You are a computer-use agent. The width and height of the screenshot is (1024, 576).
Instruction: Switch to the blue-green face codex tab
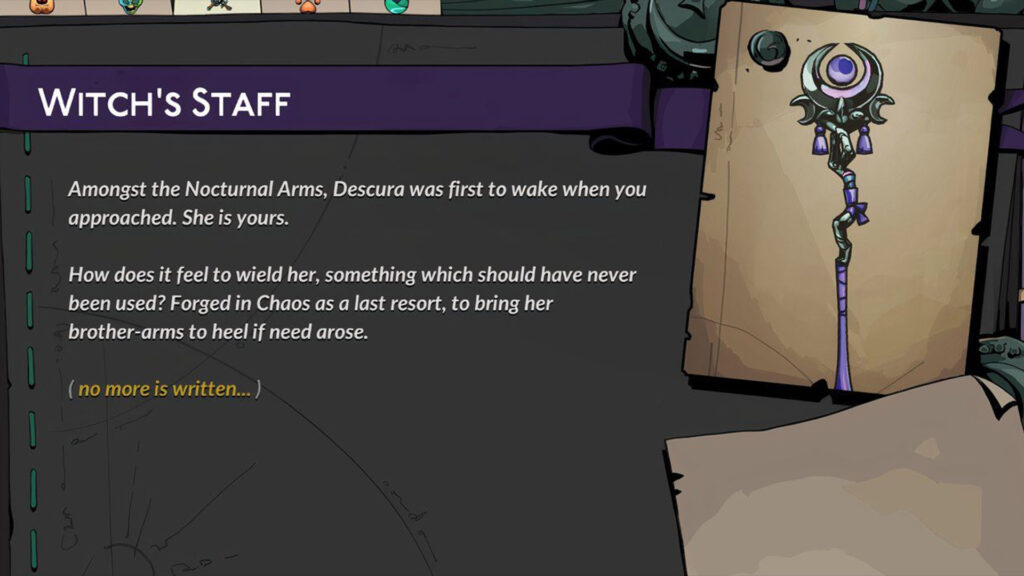click(x=130, y=5)
